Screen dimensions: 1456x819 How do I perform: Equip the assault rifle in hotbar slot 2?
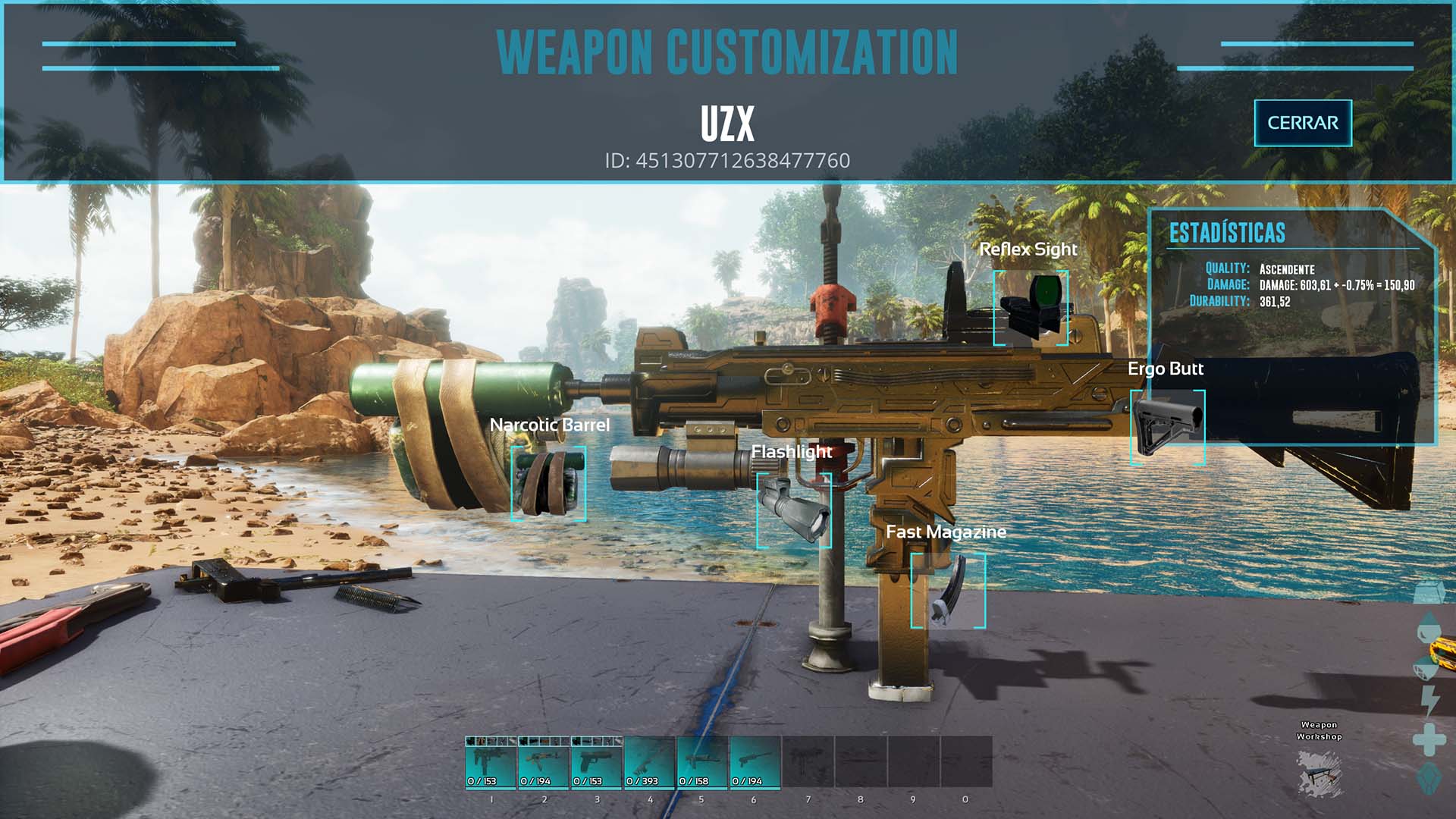[x=544, y=763]
